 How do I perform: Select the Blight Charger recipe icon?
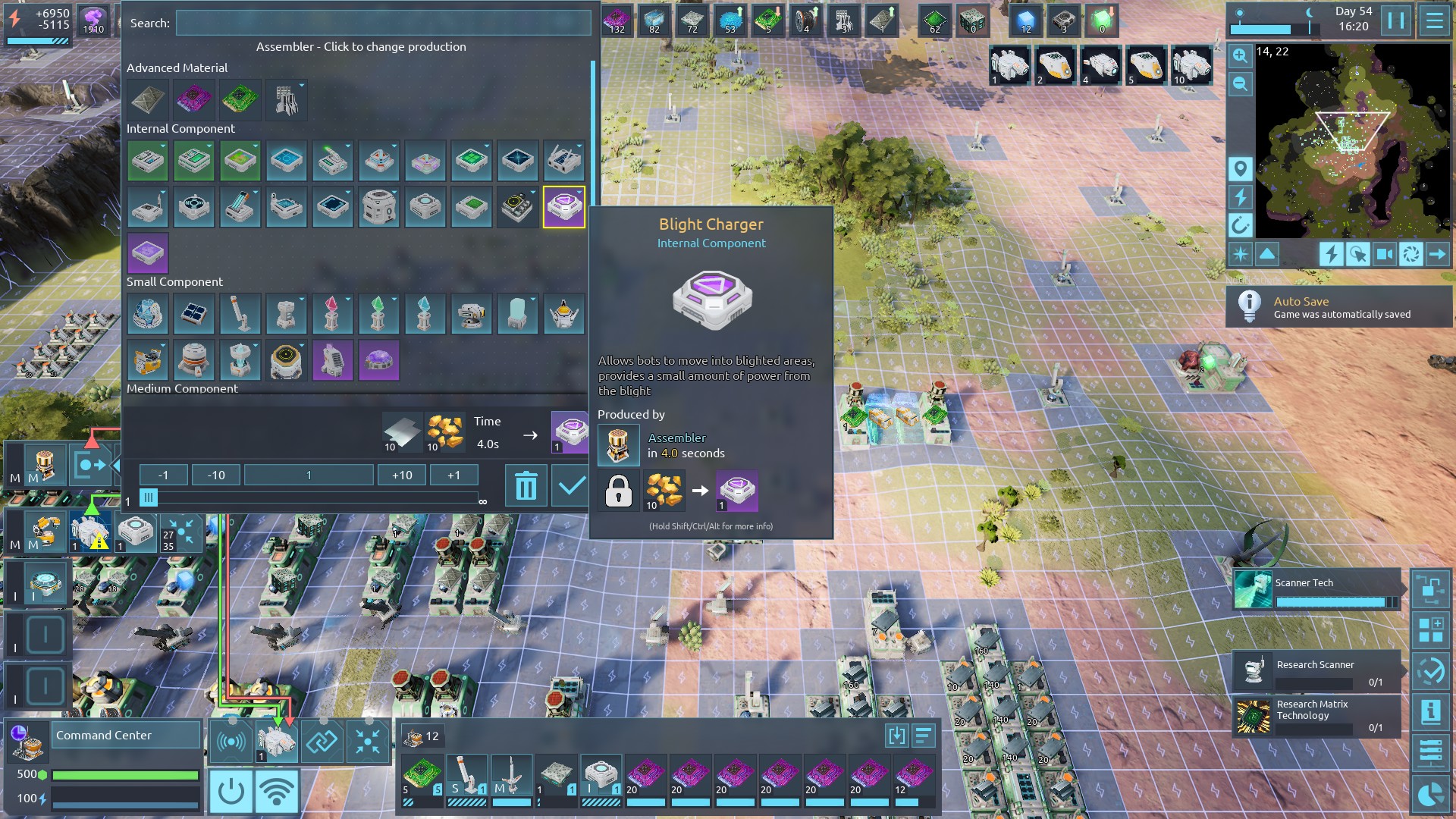click(563, 207)
